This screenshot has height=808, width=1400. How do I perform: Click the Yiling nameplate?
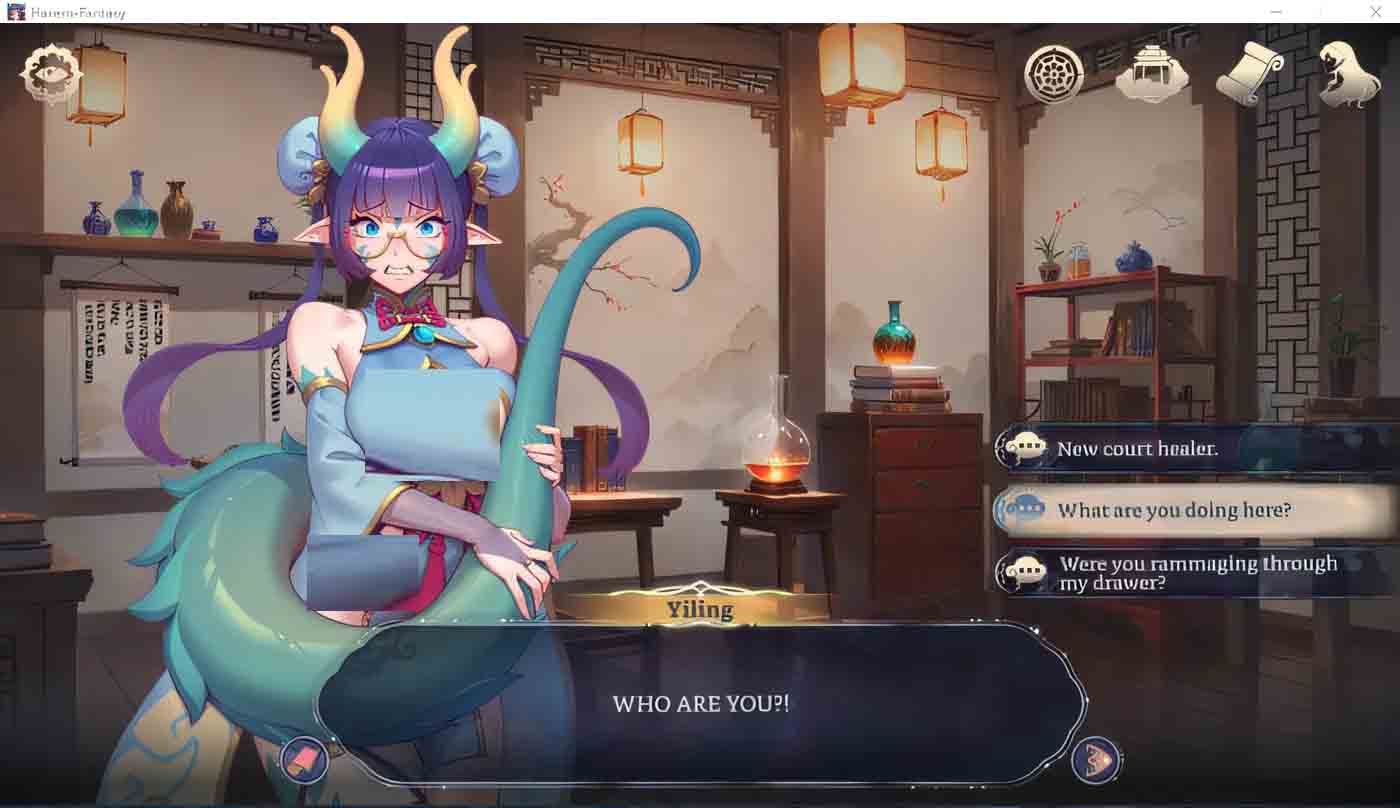pyautogui.click(x=700, y=608)
